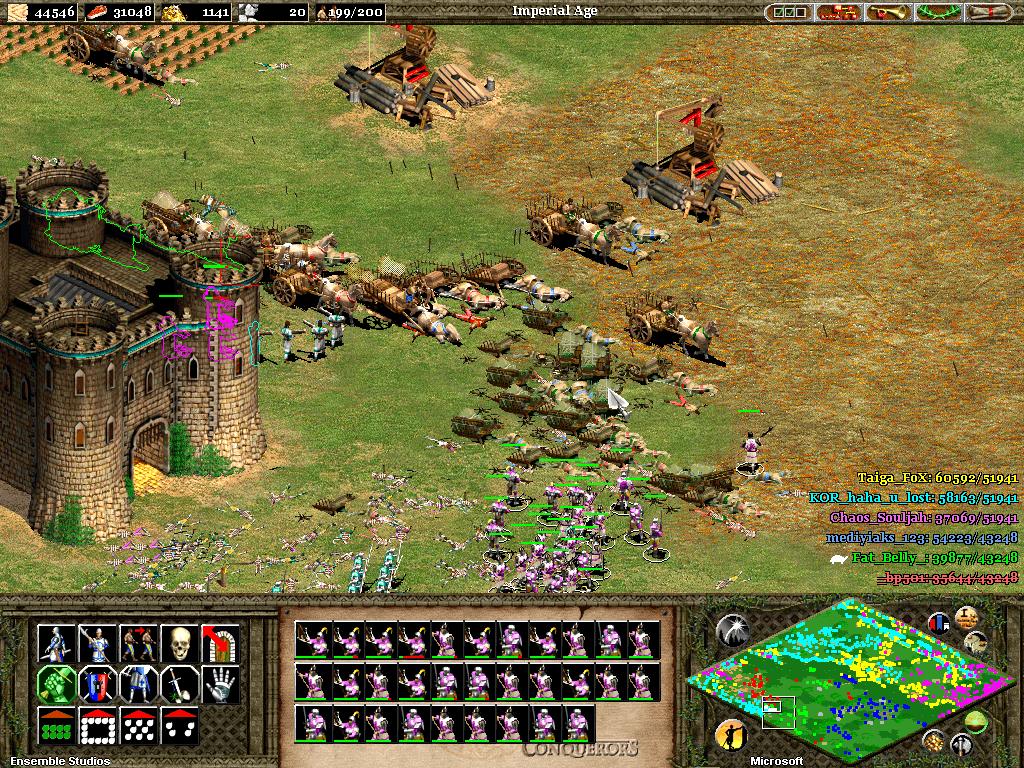Viewport: 1024px width, 768px height.
Task: Stop units with the open hand icon
Action: [x=220, y=684]
